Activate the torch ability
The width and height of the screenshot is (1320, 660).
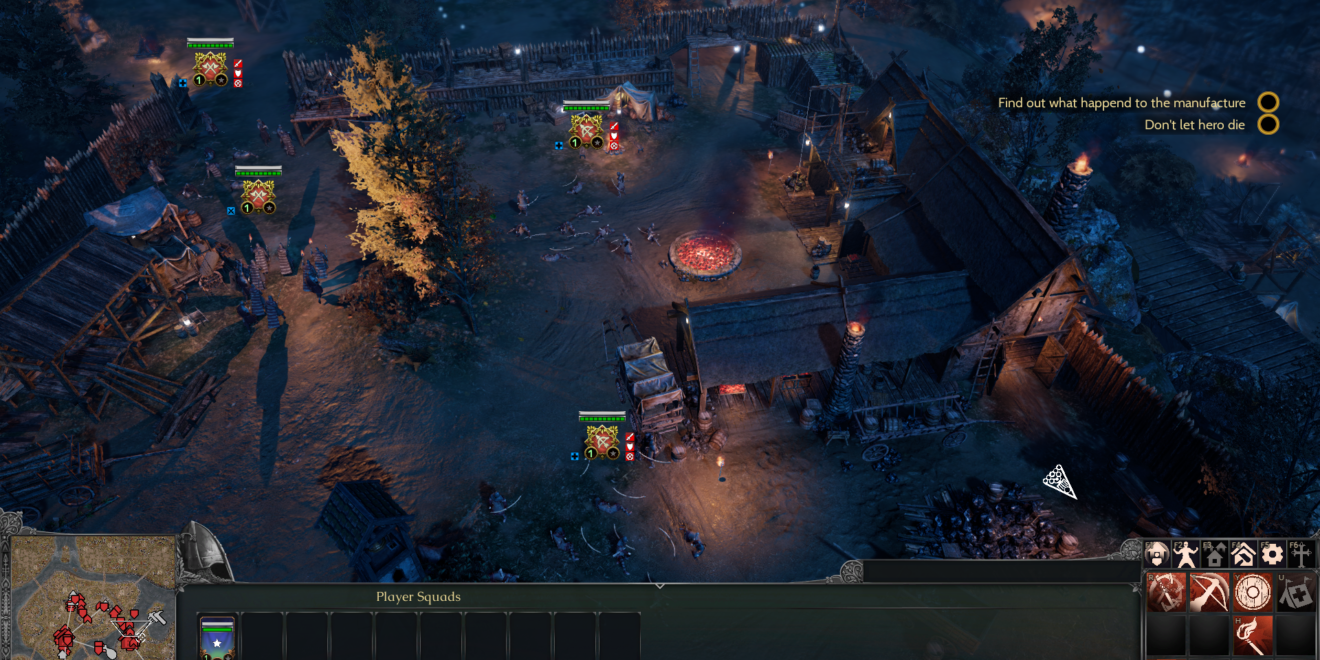[1252, 636]
